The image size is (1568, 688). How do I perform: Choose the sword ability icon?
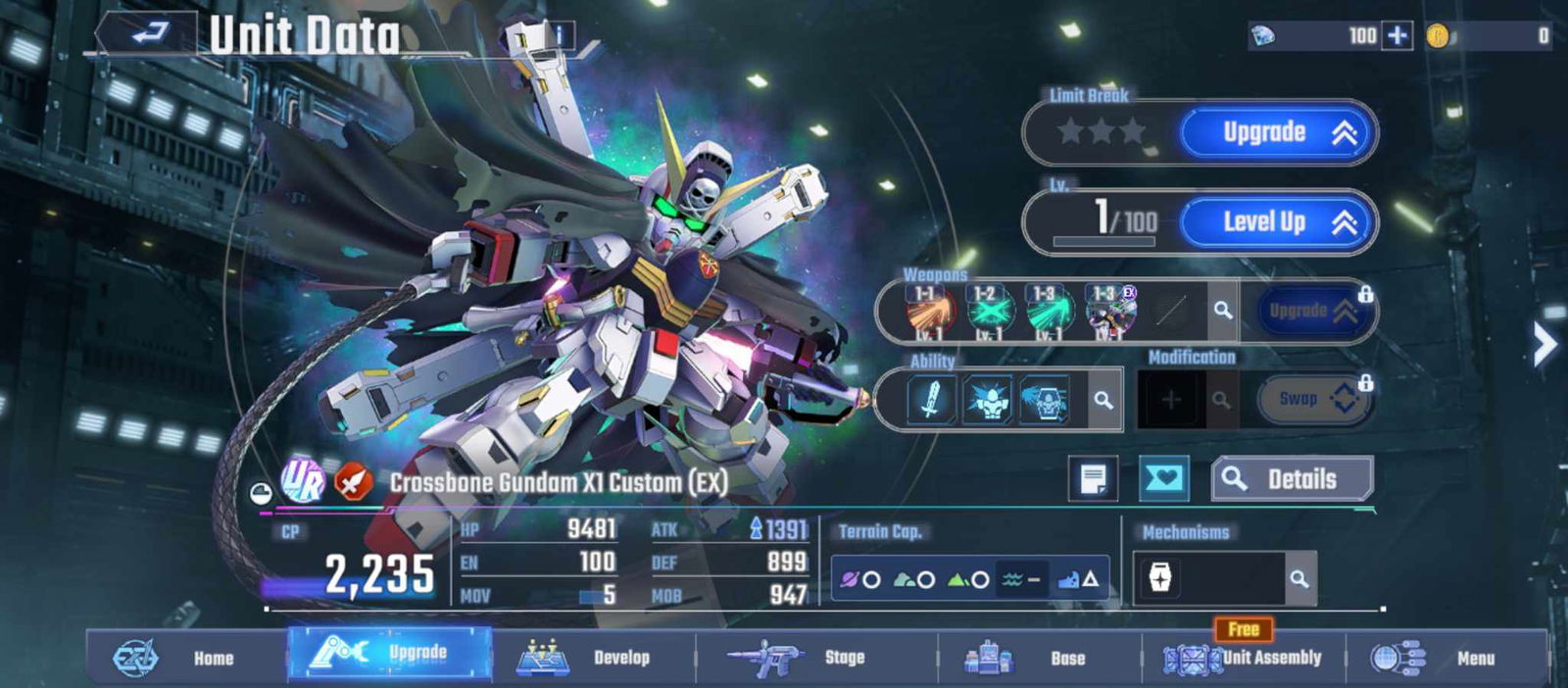931,400
